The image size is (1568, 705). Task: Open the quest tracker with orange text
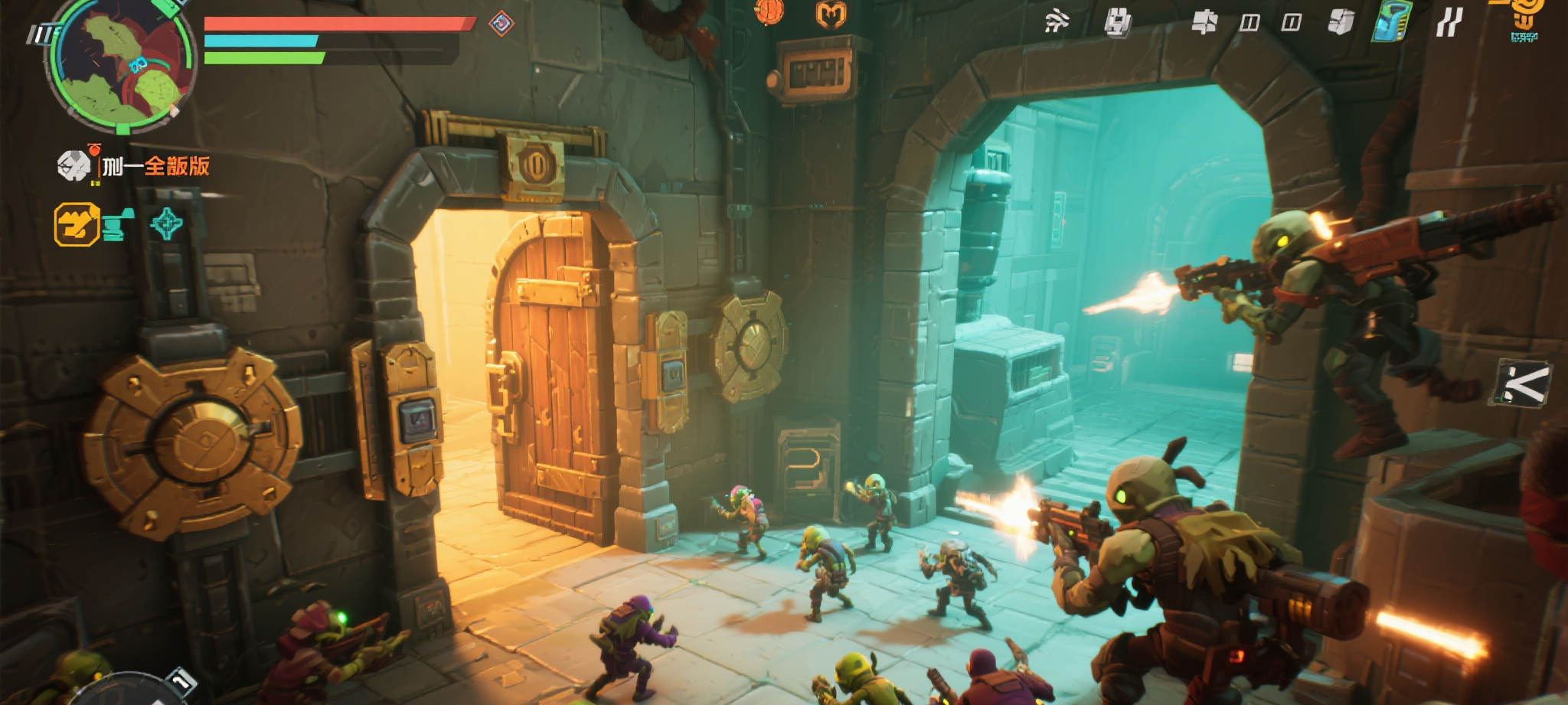155,165
